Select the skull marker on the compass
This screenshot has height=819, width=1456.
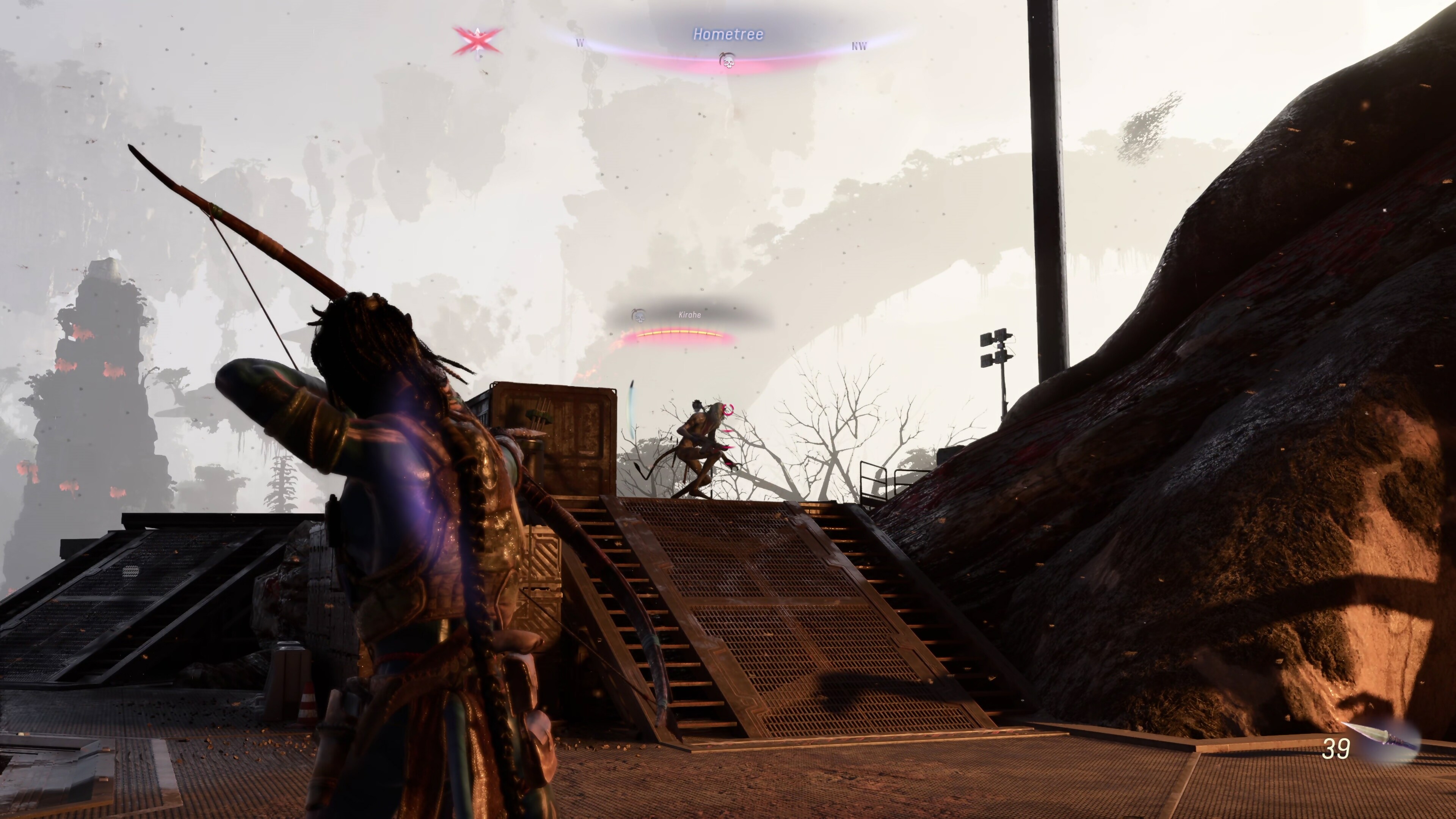click(x=728, y=60)
